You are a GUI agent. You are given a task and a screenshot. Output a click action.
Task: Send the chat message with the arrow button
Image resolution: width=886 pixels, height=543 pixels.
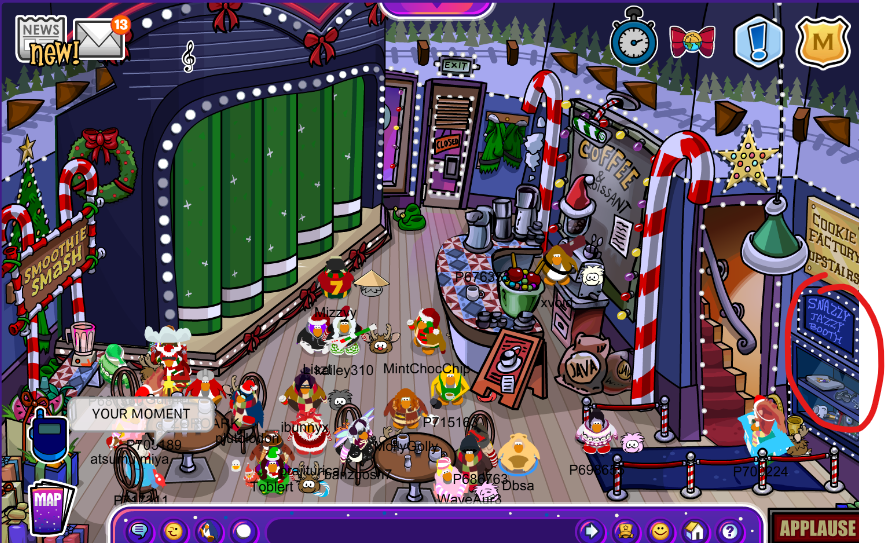click(x=591, y=530)
